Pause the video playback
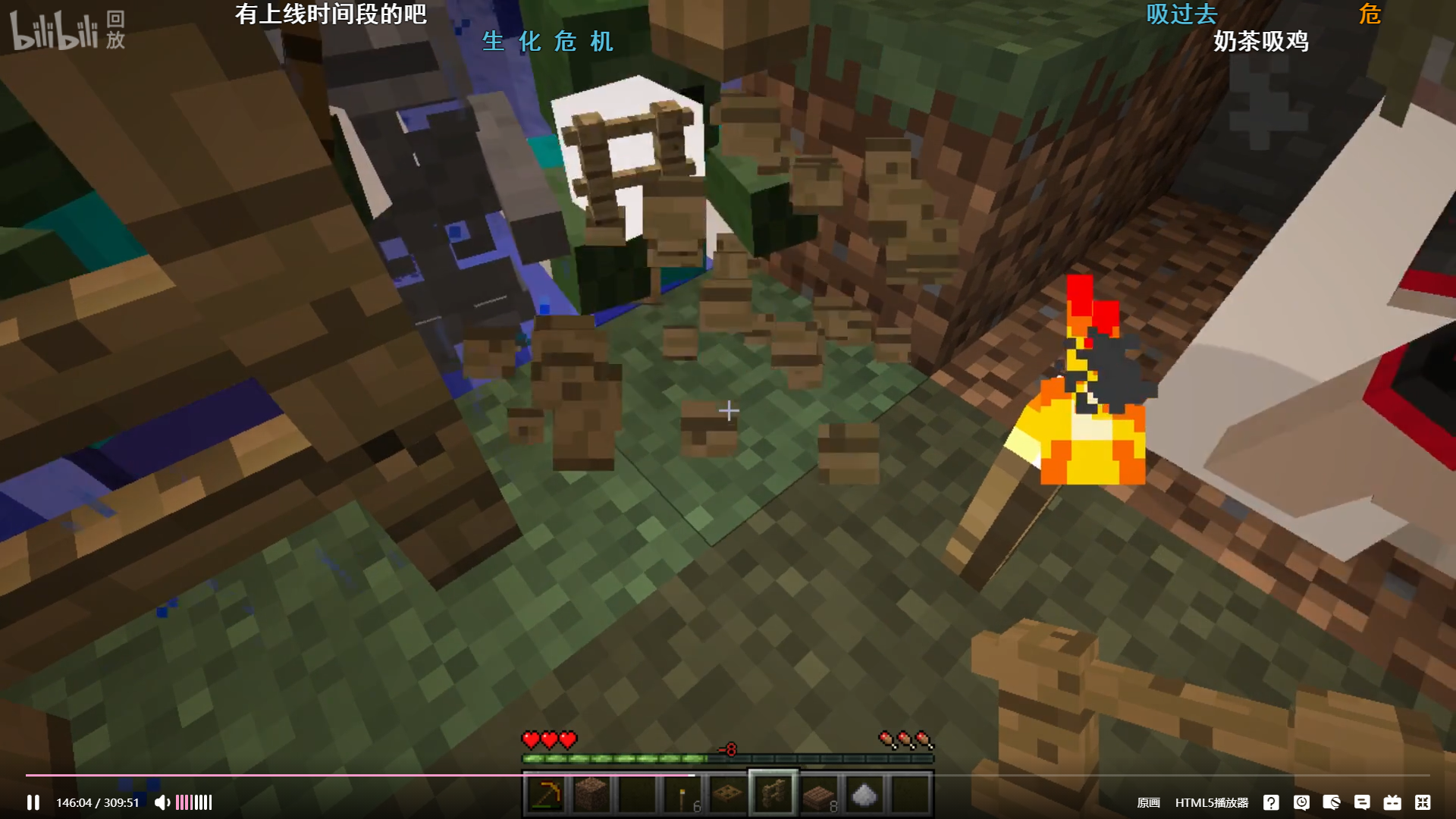 (34, 802)
